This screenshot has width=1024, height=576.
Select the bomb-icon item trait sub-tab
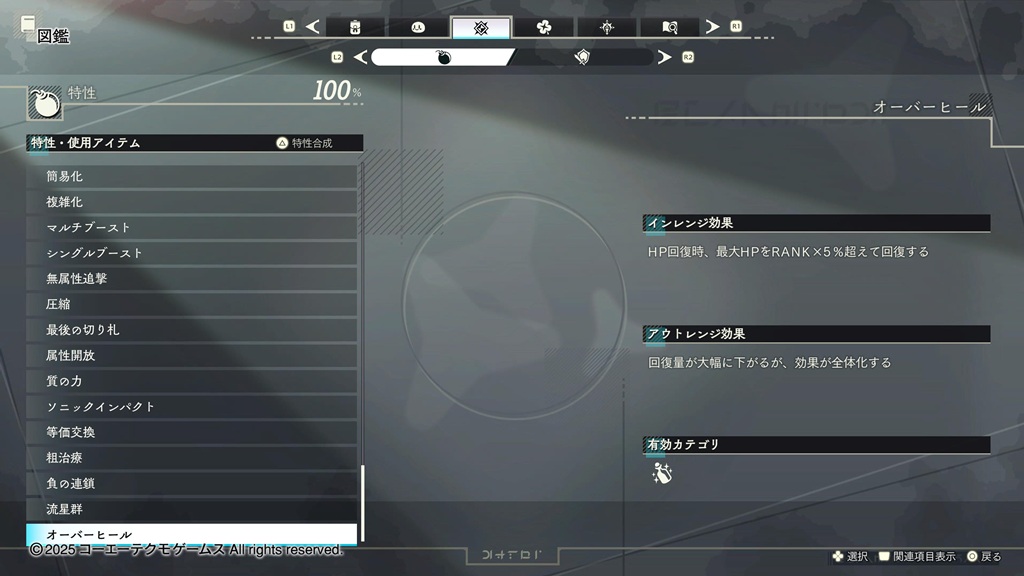443,57
